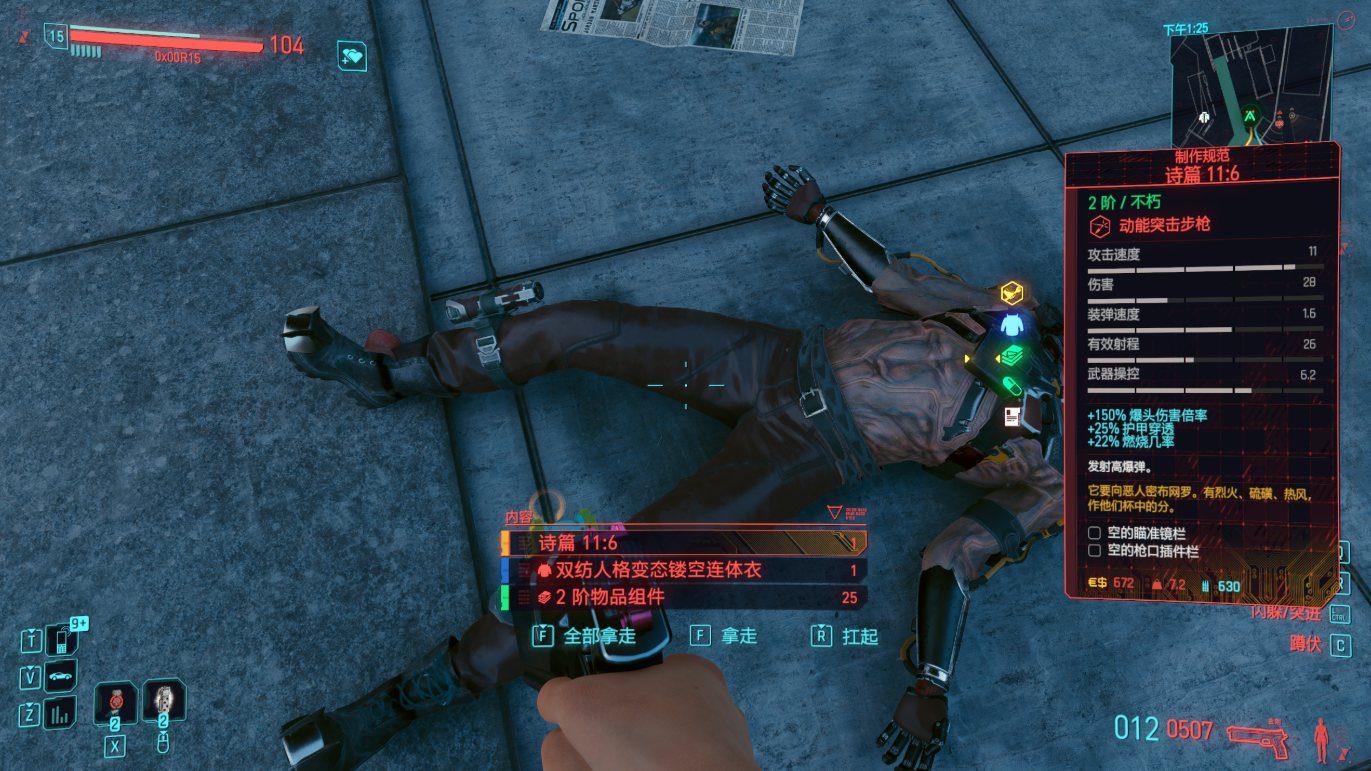Screen dimensions: 1371x771
Task: Use the health inhaler quick slot
Action: click(164, 703)
